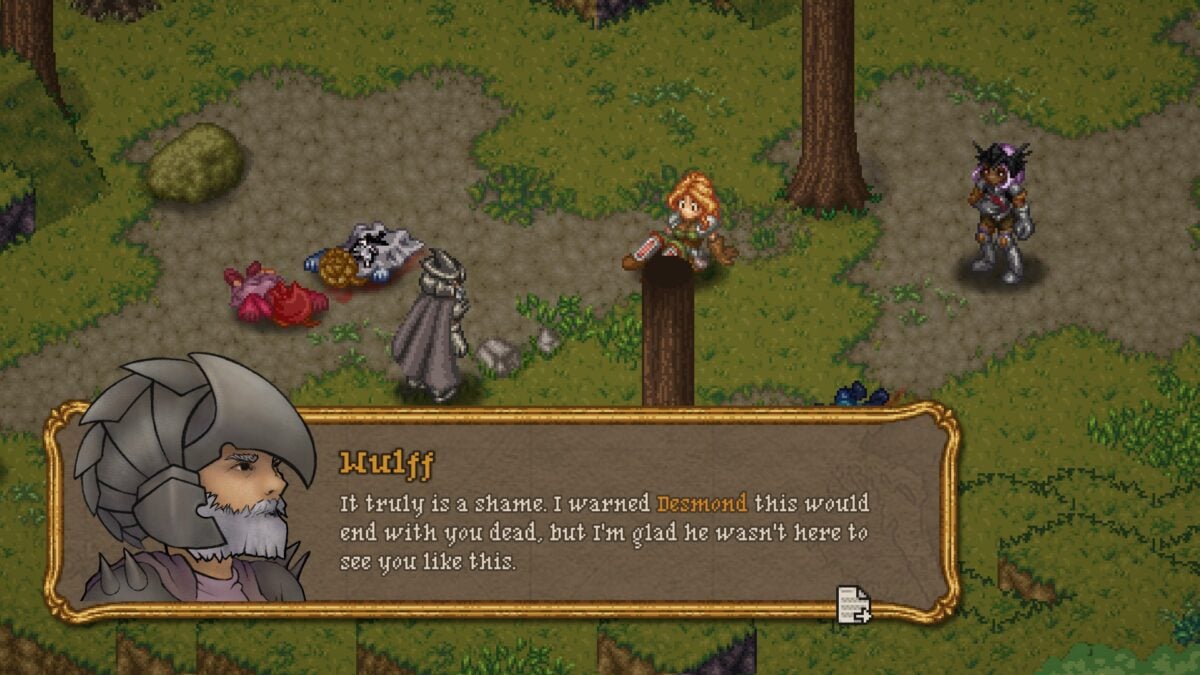
Task: Click the highlighted name Desmond in dialogue
Action: tap(701, 502)
